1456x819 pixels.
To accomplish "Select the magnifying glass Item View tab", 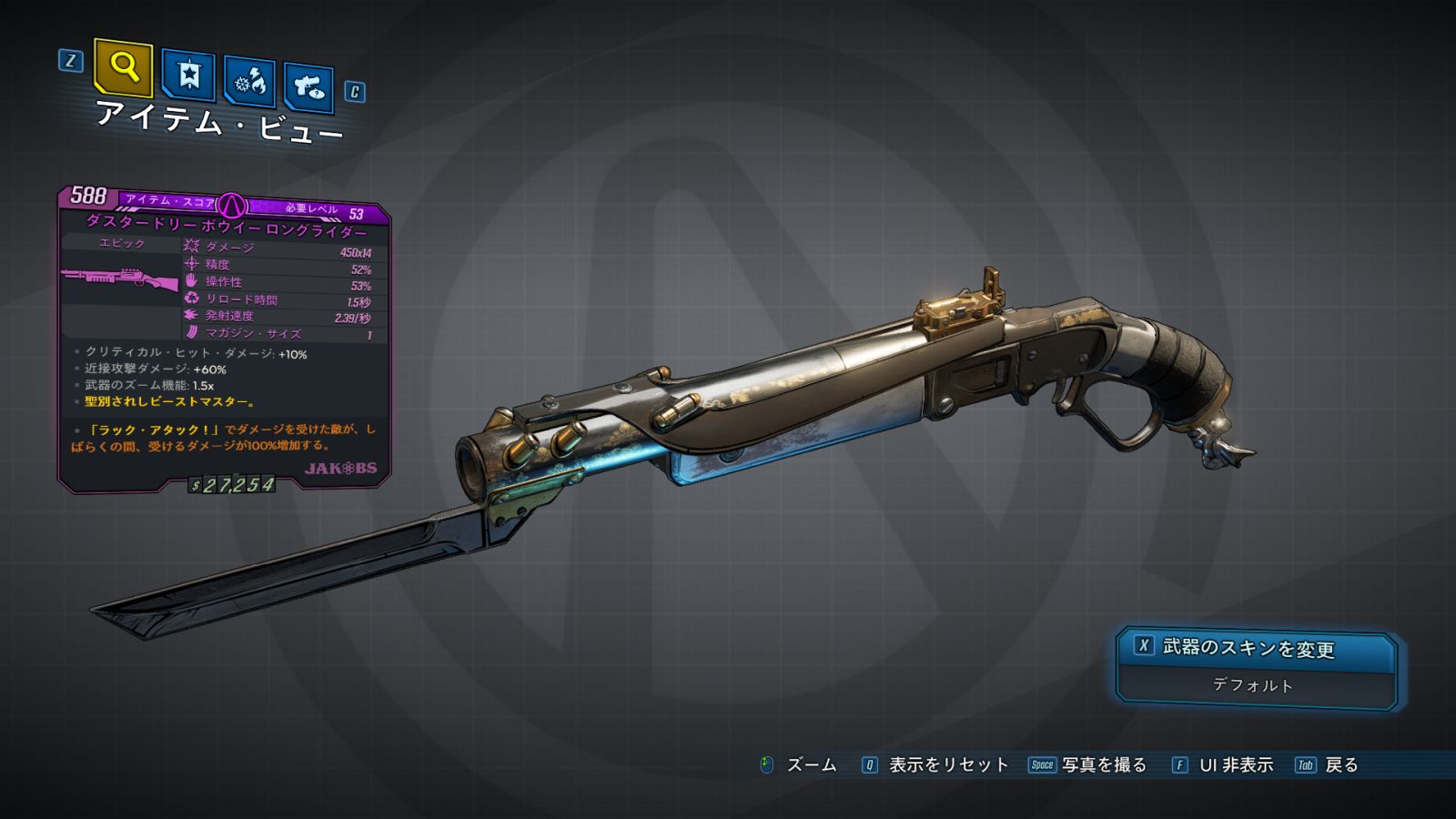I will 124,67.
